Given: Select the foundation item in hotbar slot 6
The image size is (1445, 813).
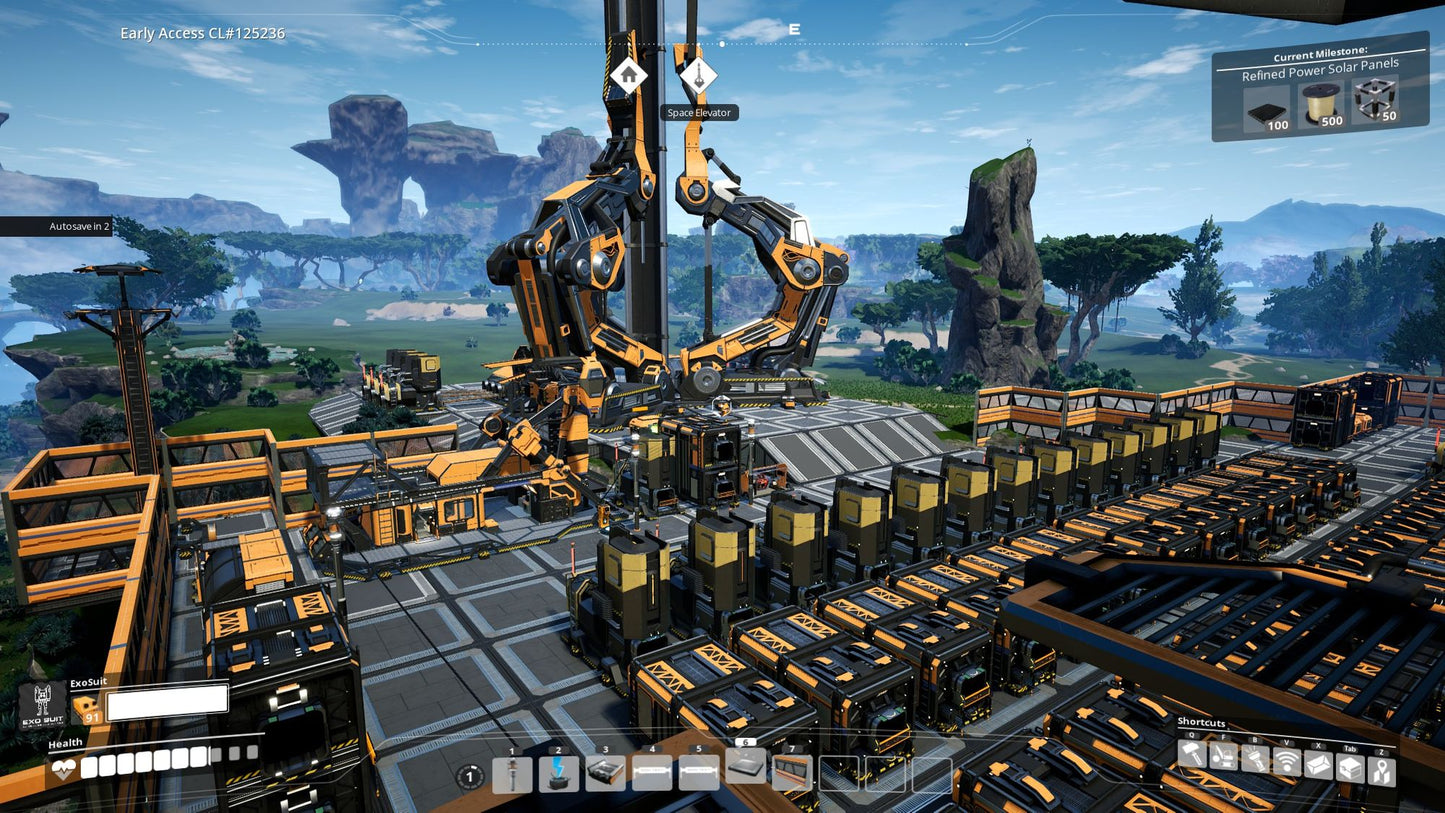Looking at the screenshot, I should (x=746, y=767).
